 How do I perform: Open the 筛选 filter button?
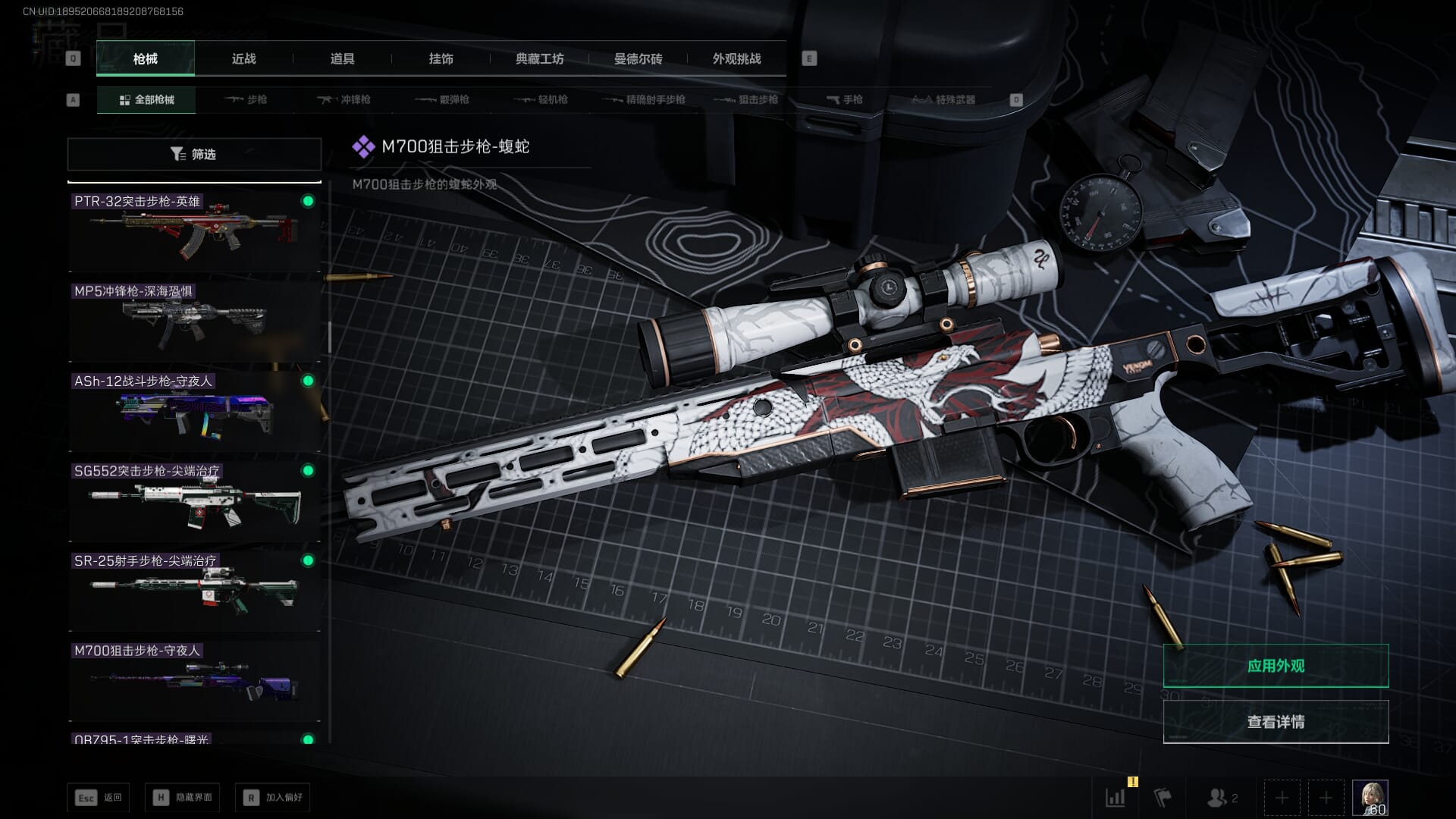point(194,154)
